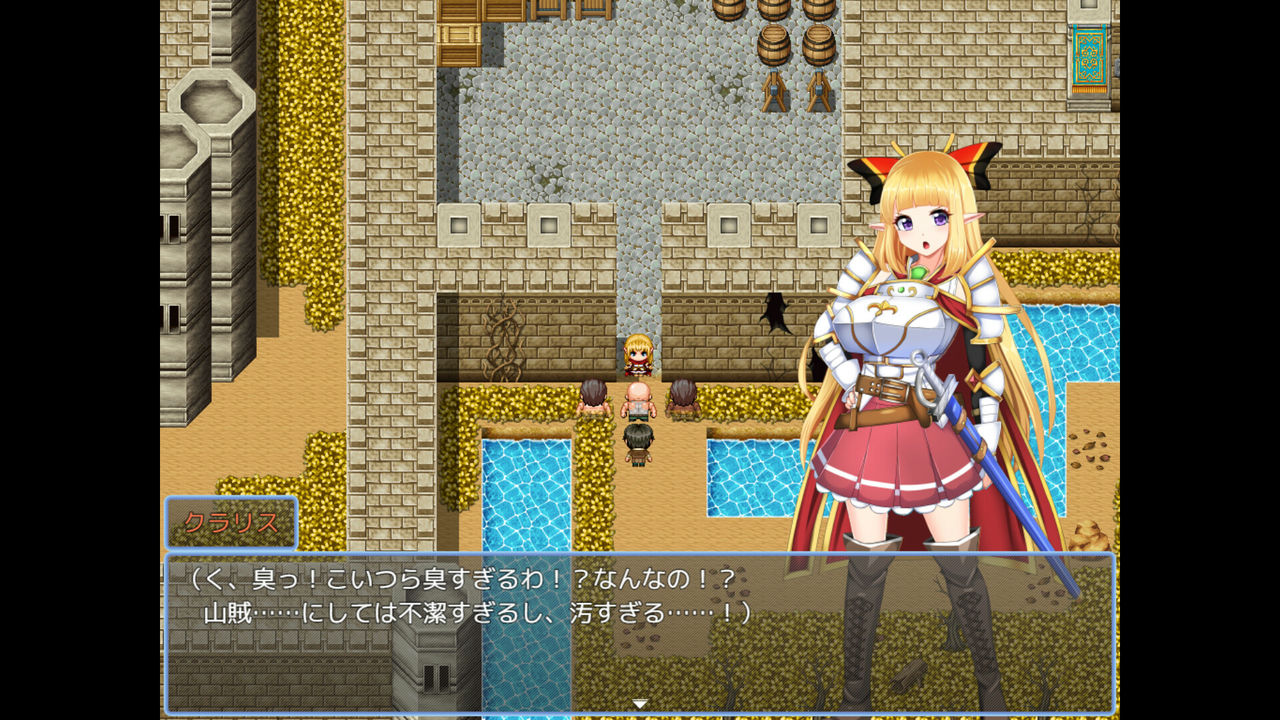Click the continue arrow below the dialogue text
Screen dimensions: 1280x720
tap(638, 703)
